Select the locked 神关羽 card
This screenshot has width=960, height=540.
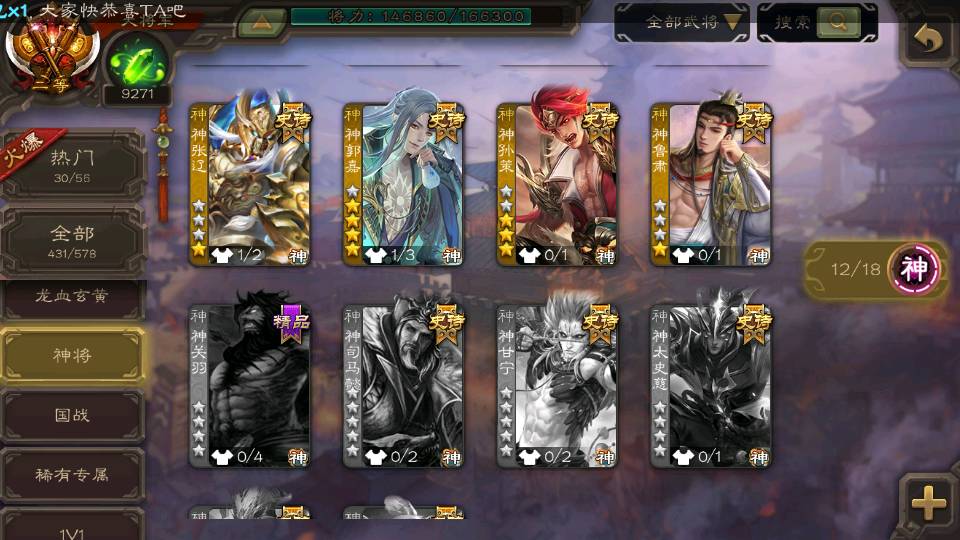coord(250,385)
